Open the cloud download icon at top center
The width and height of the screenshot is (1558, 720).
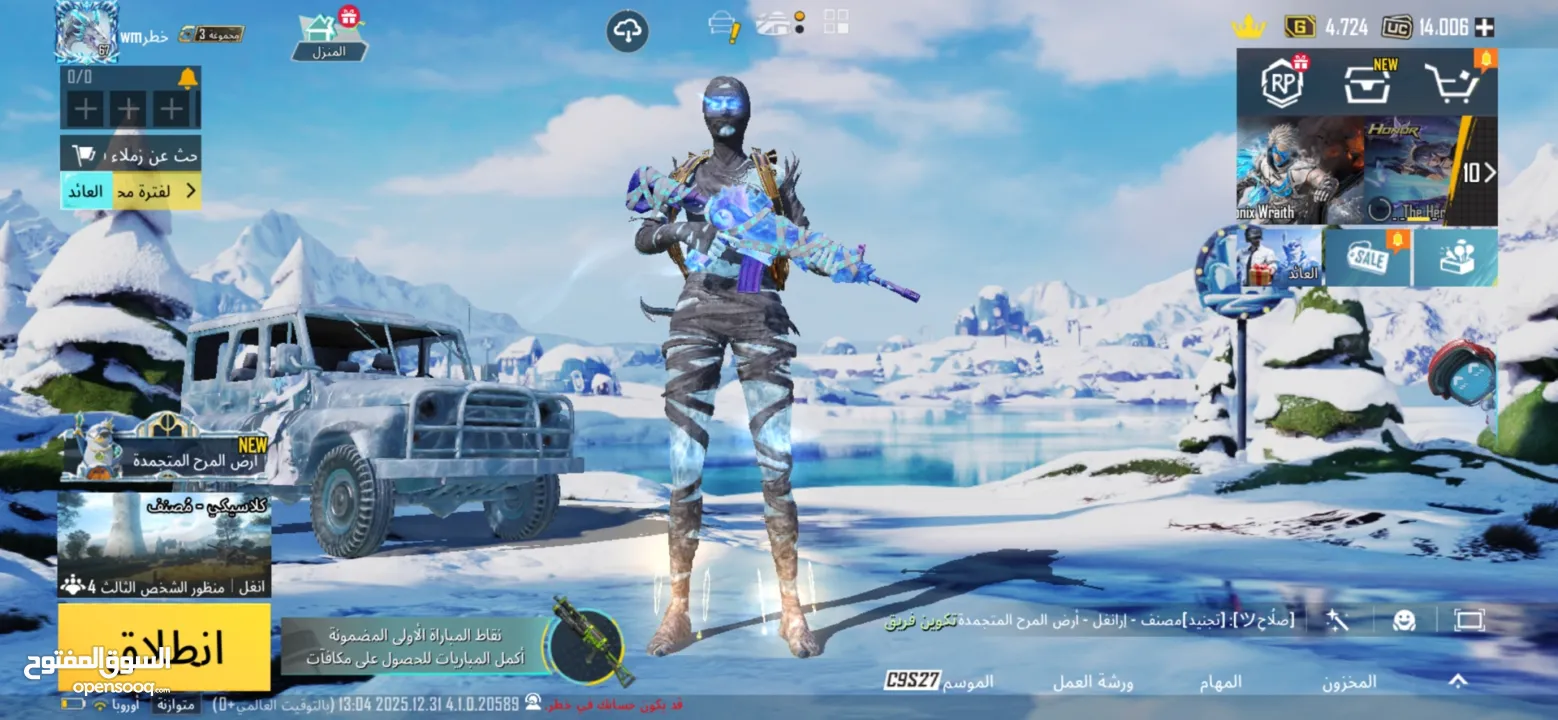pos(626,30)
